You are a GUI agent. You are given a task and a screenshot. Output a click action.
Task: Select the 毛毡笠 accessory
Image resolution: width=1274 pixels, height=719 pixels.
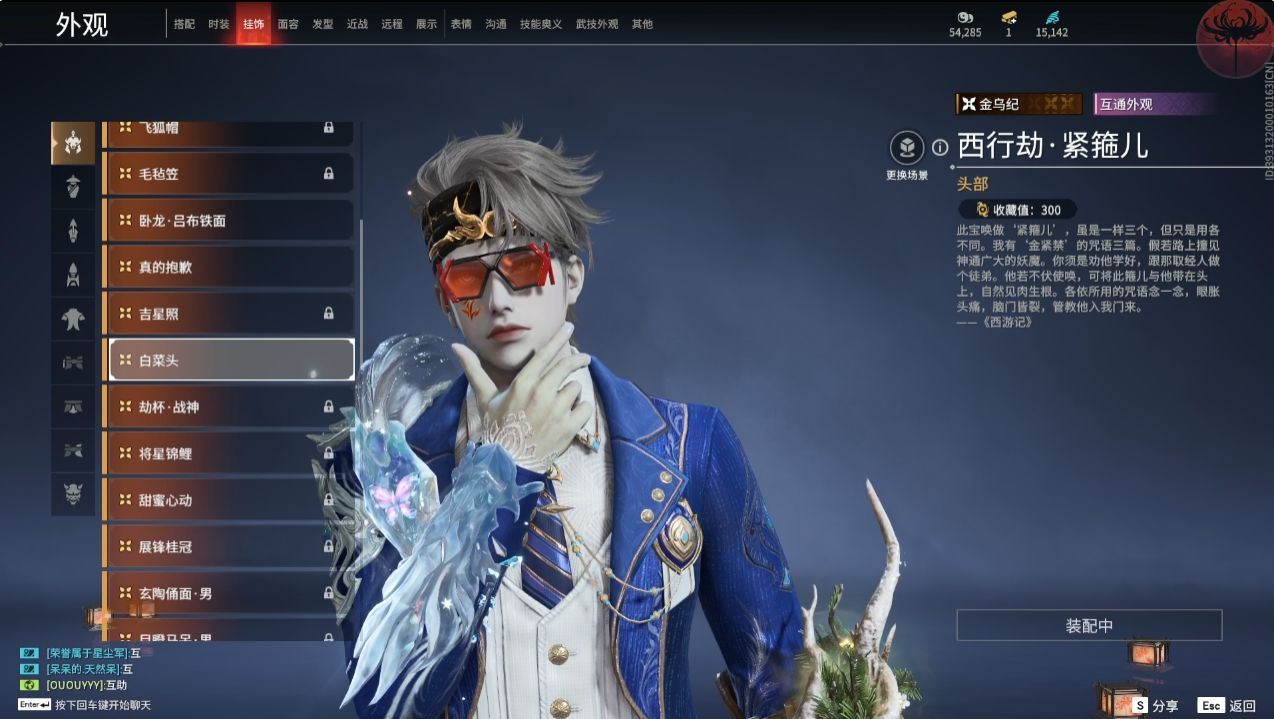228,174
